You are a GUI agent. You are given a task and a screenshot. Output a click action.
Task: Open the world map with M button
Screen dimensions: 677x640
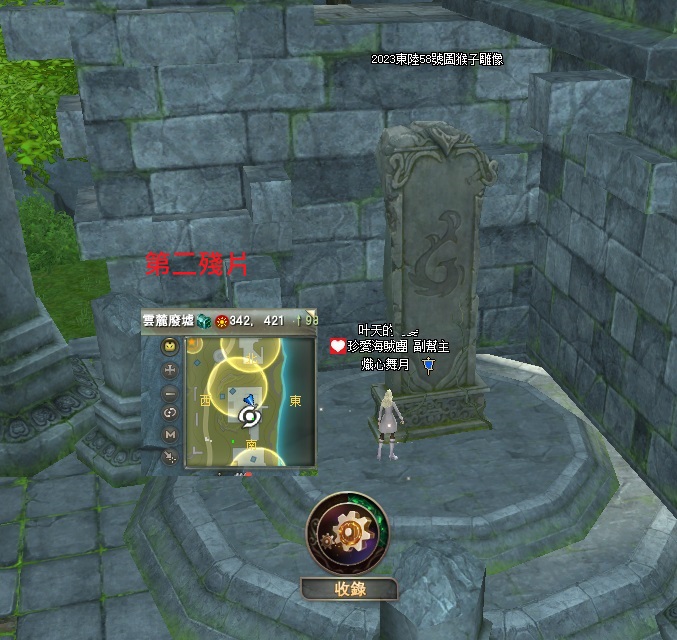(x=170, y=434)
